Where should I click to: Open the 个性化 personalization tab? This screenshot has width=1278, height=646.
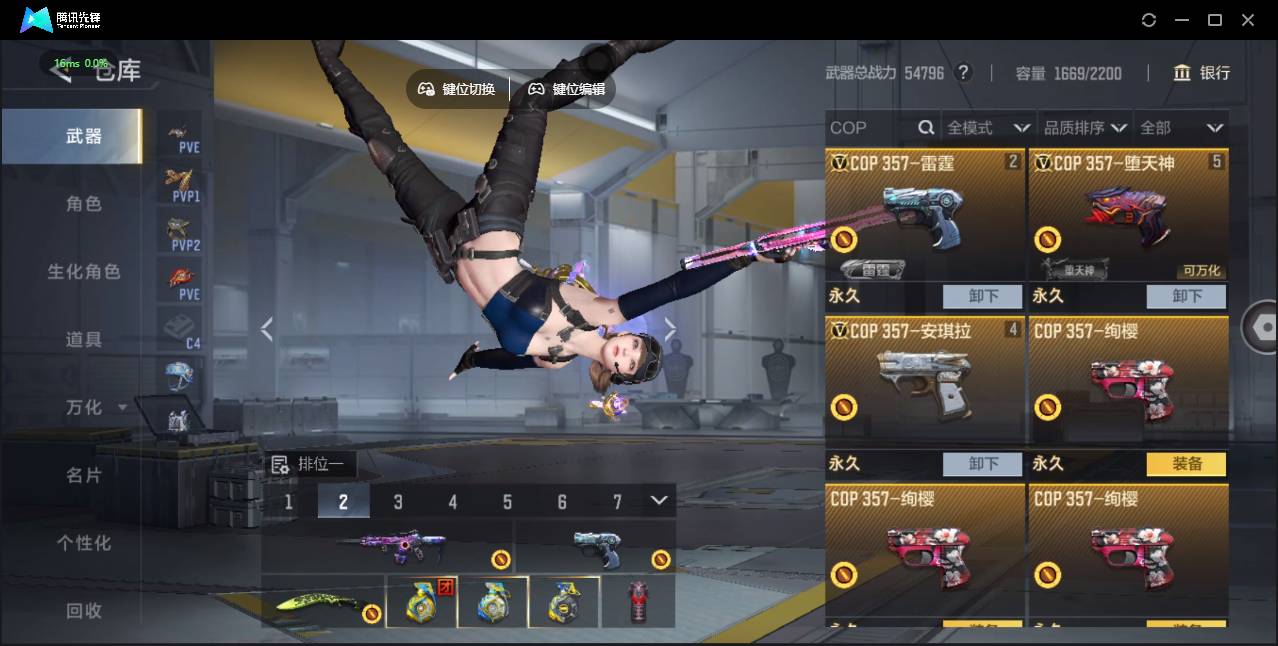tap(84, 543)
